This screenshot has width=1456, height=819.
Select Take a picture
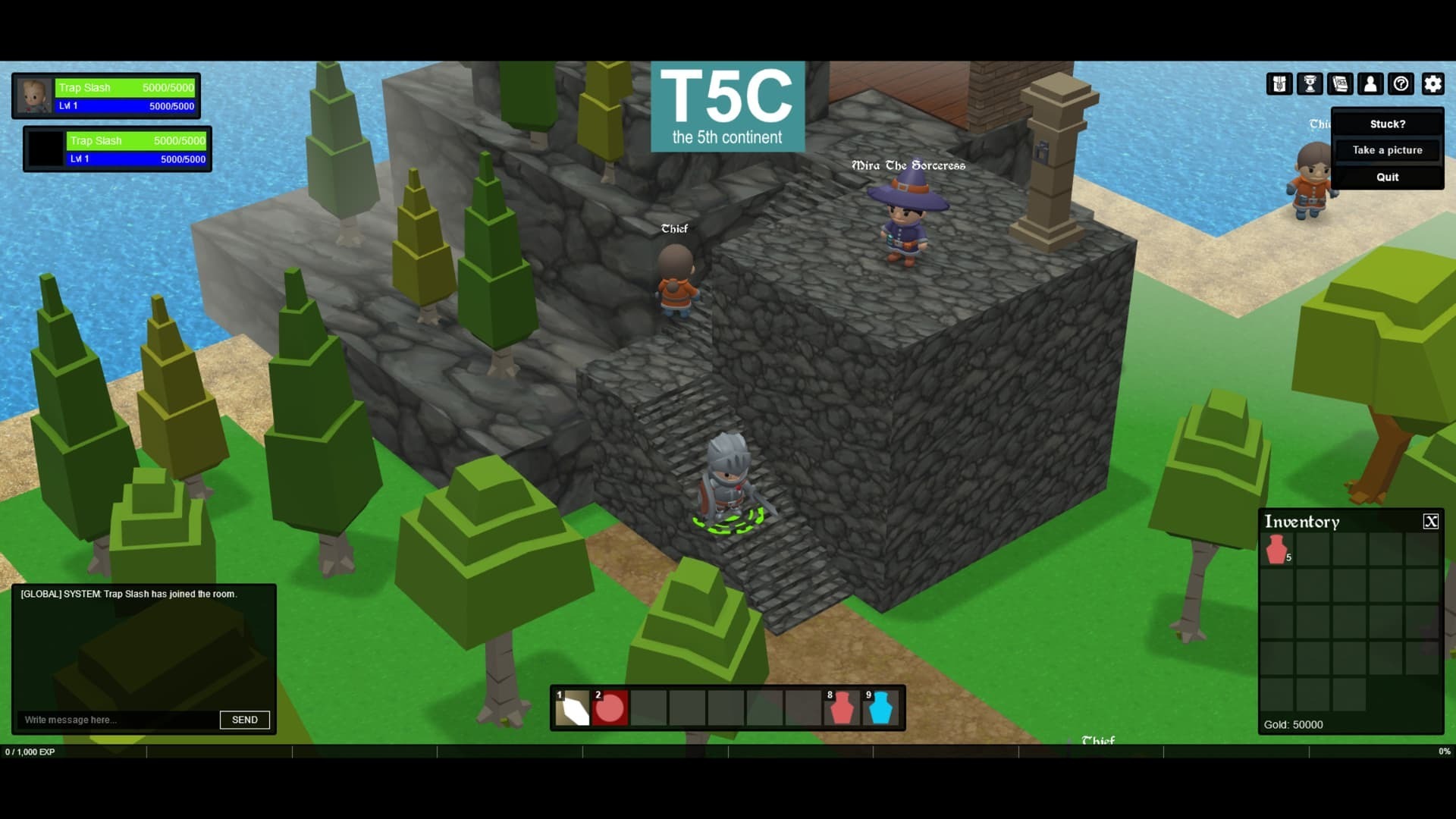pyautogui.click(x=1387, y=150)
